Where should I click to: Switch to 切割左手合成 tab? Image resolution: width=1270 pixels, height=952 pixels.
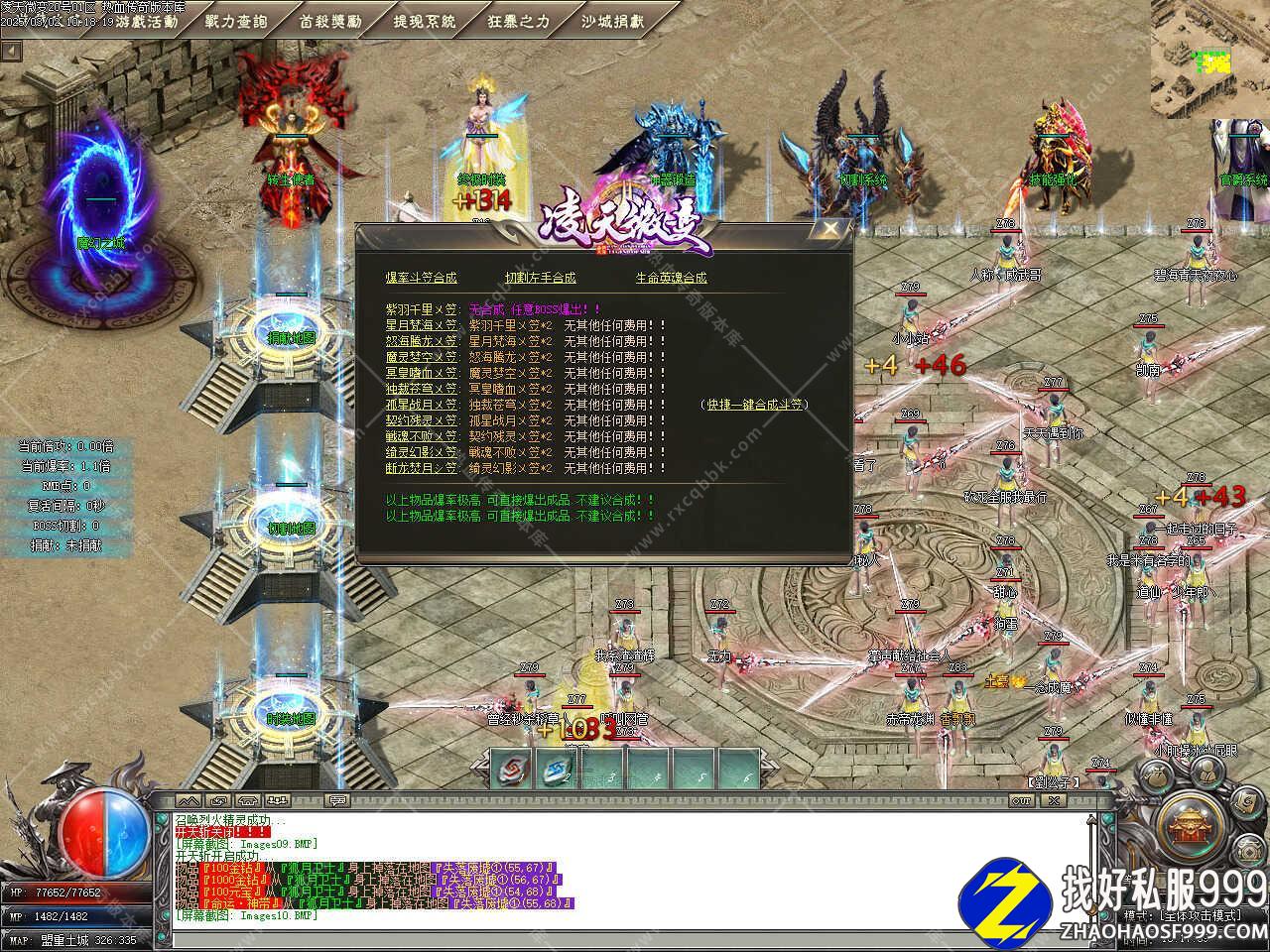[540, 278]
